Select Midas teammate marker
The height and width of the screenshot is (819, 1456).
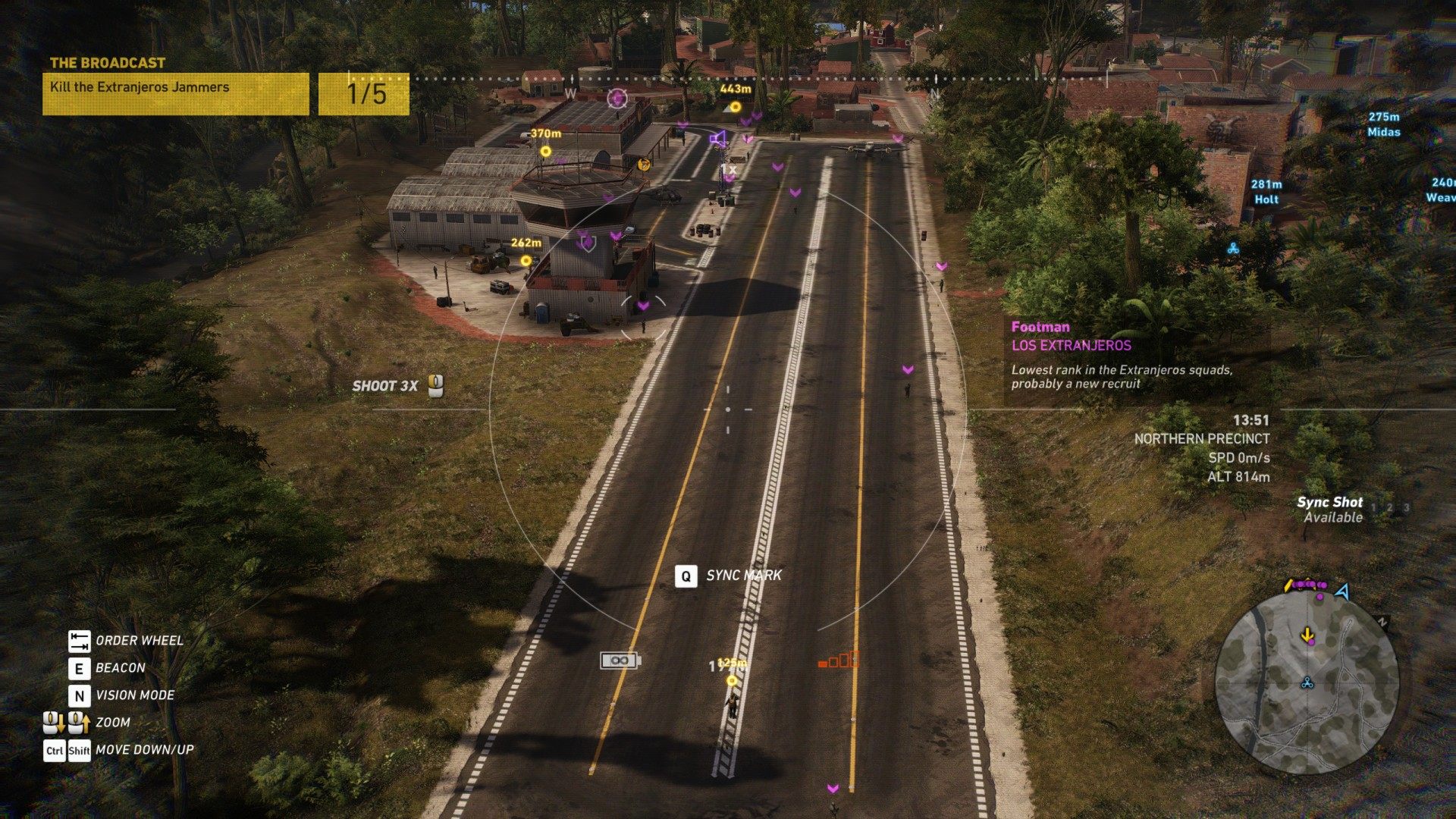[x=1383, y=124]
